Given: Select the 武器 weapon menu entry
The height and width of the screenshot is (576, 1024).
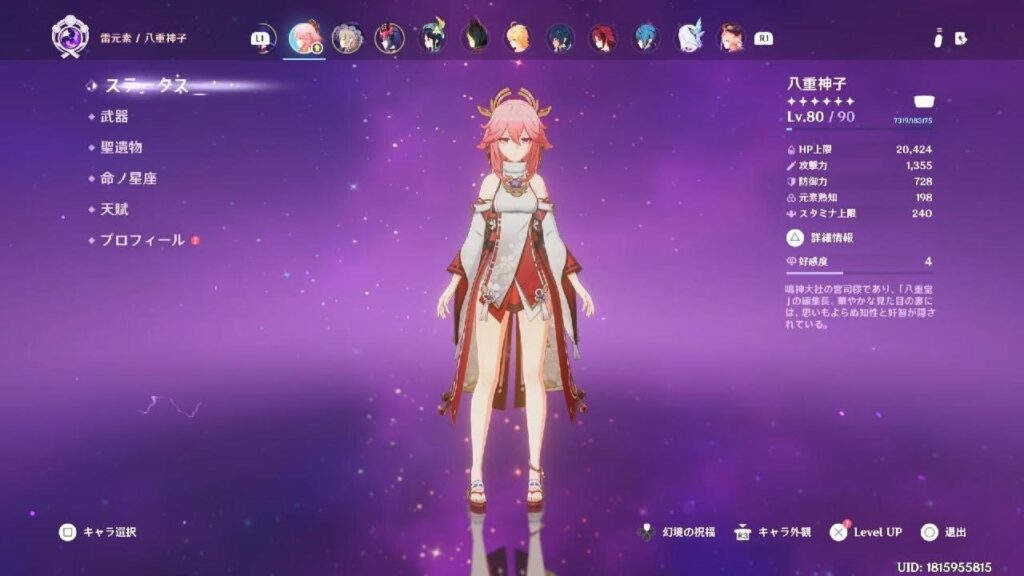Looking at the screenshot, I should click(114, 116).
